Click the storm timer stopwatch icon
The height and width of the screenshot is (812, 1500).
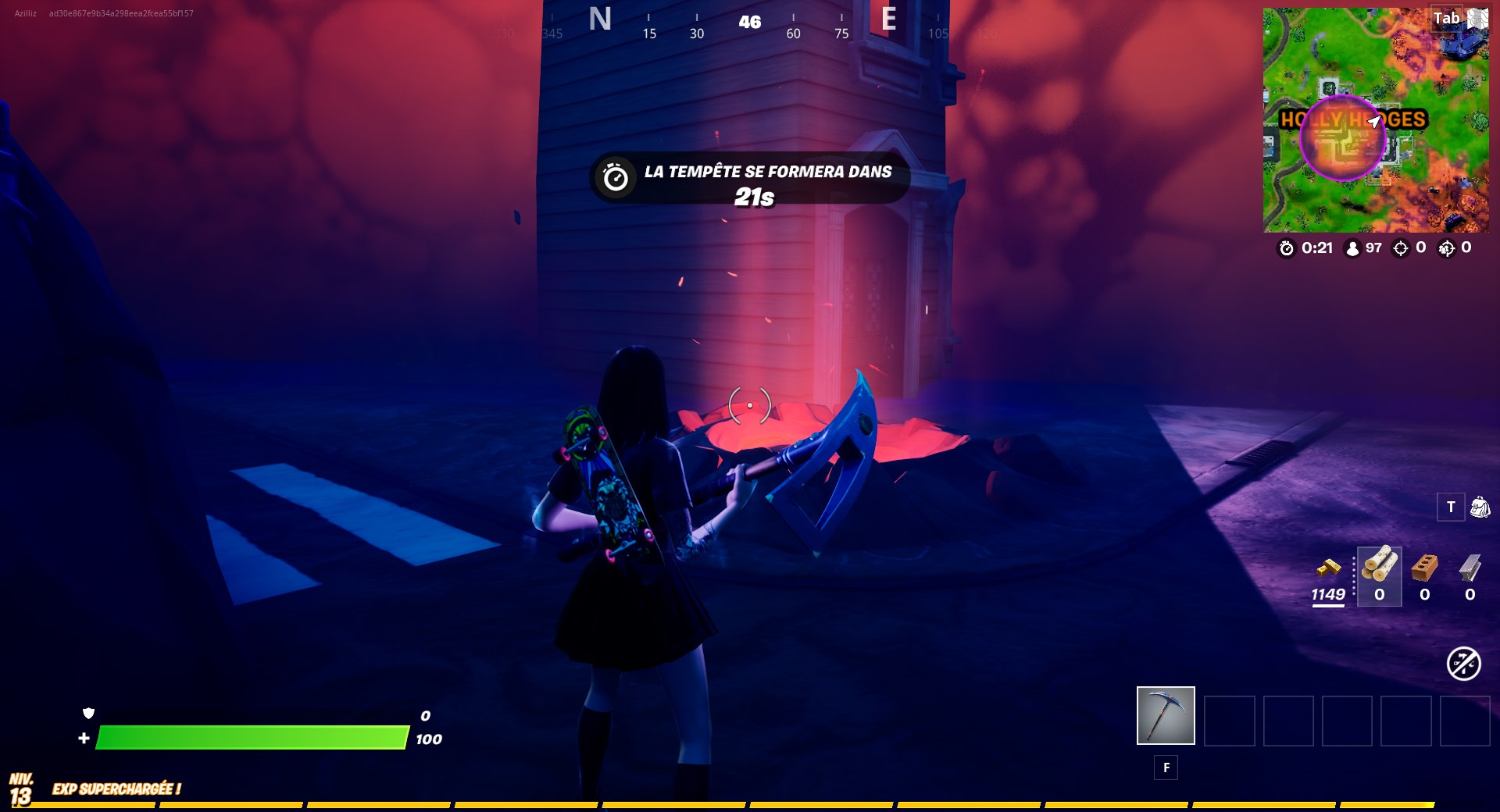(x=1286, y=250)
